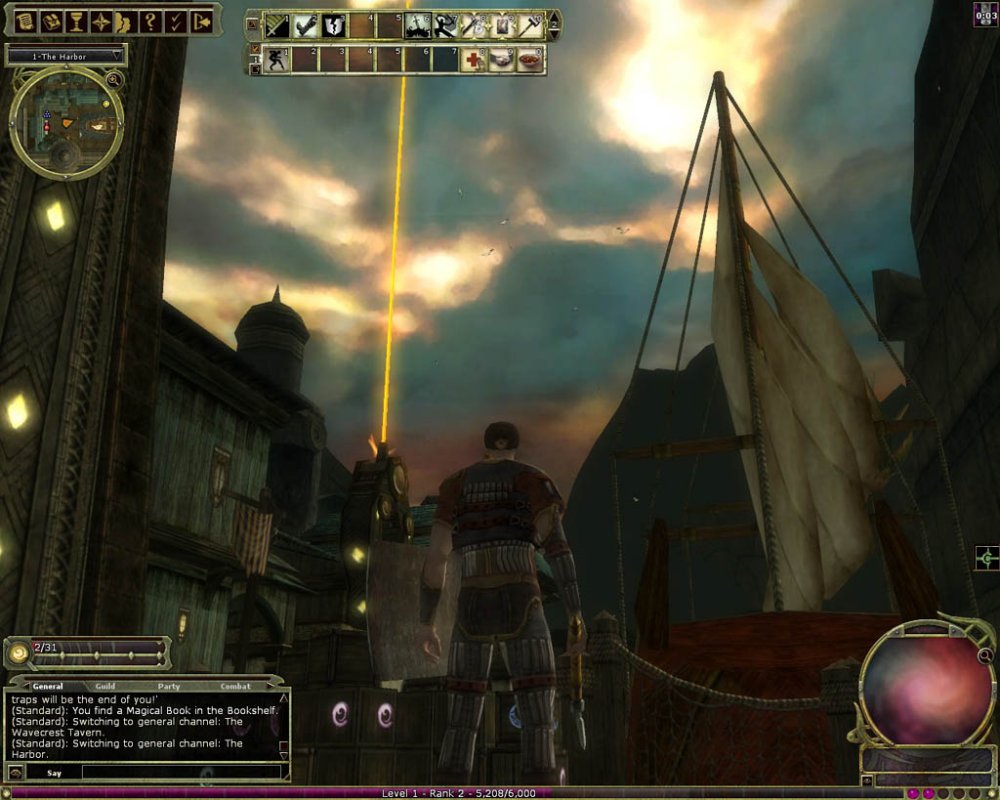Click the goblet icon in the menu bar
The height and width of the screenshot is (800, 1000).
coord(76,20)
